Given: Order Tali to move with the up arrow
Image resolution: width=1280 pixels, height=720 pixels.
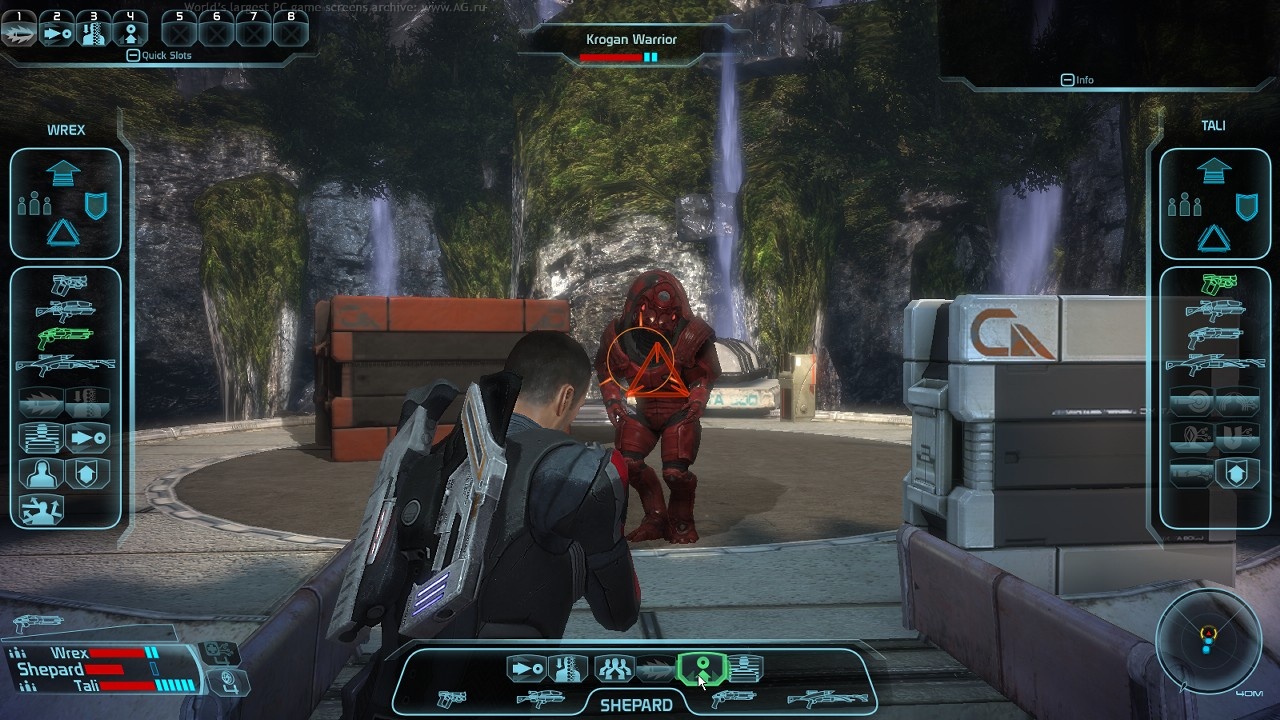Looking at the screenshot, I should 1213,171.
